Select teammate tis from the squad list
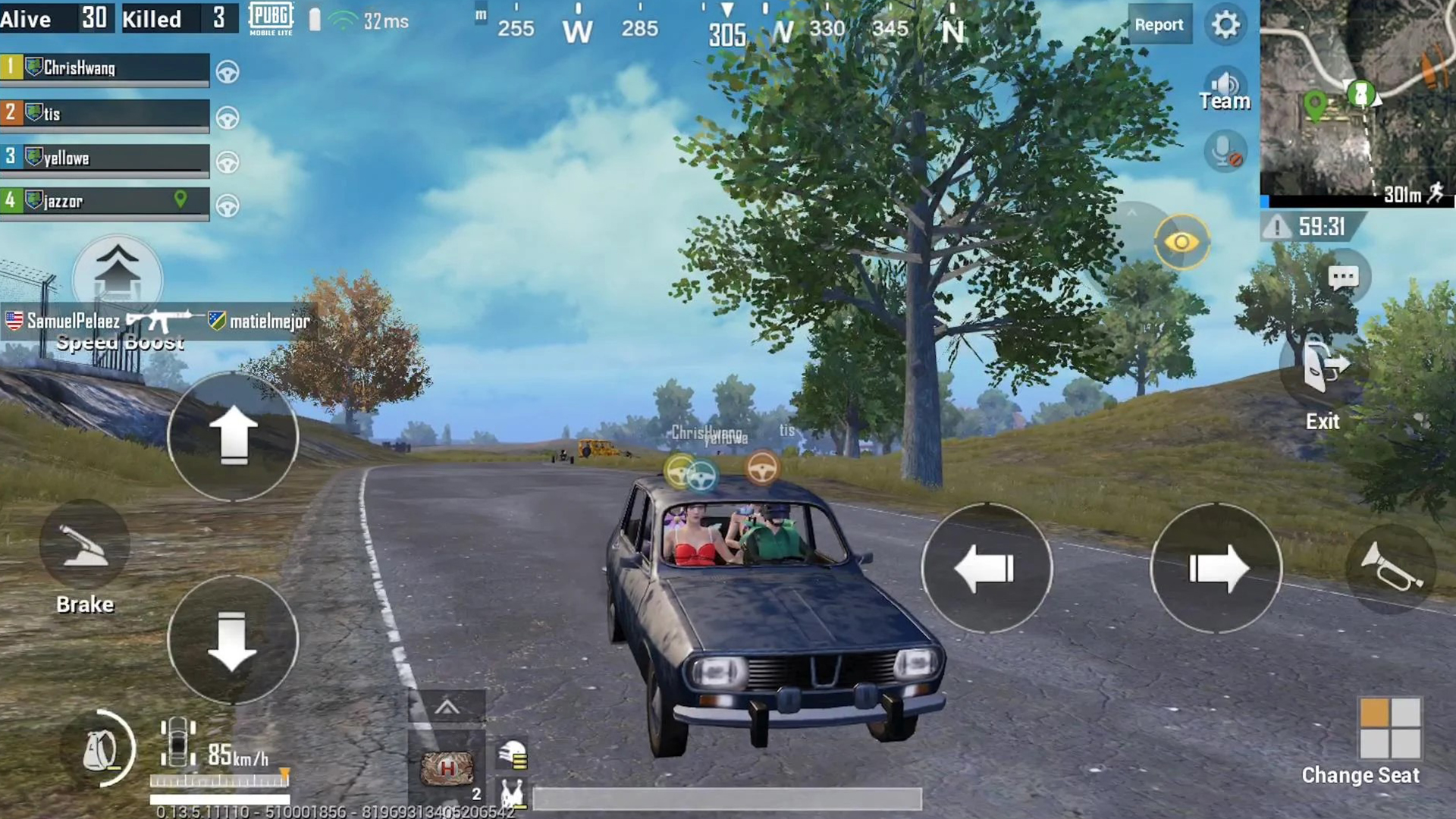 [105, 113]
